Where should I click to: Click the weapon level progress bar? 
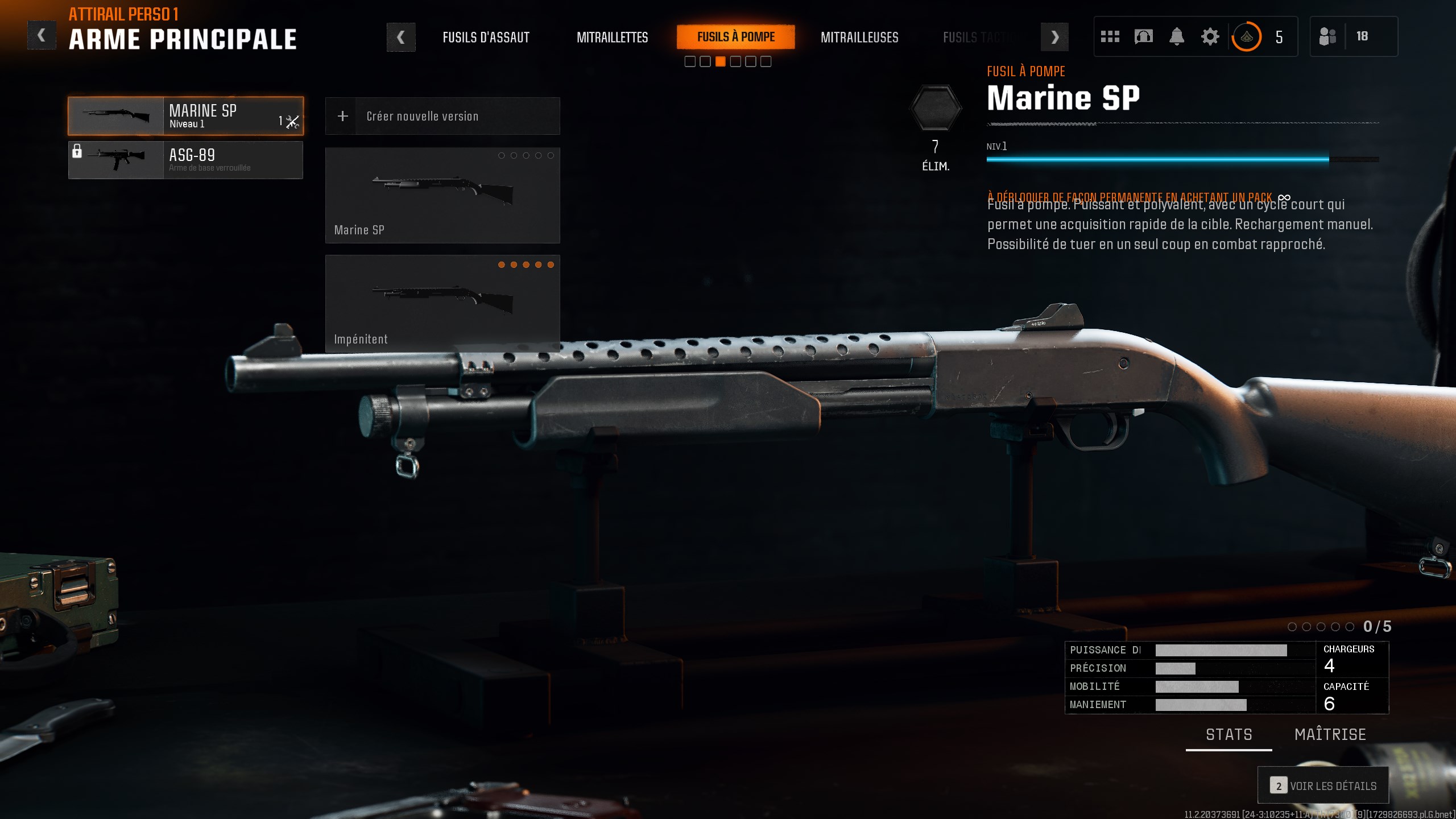click(1183, 160)
